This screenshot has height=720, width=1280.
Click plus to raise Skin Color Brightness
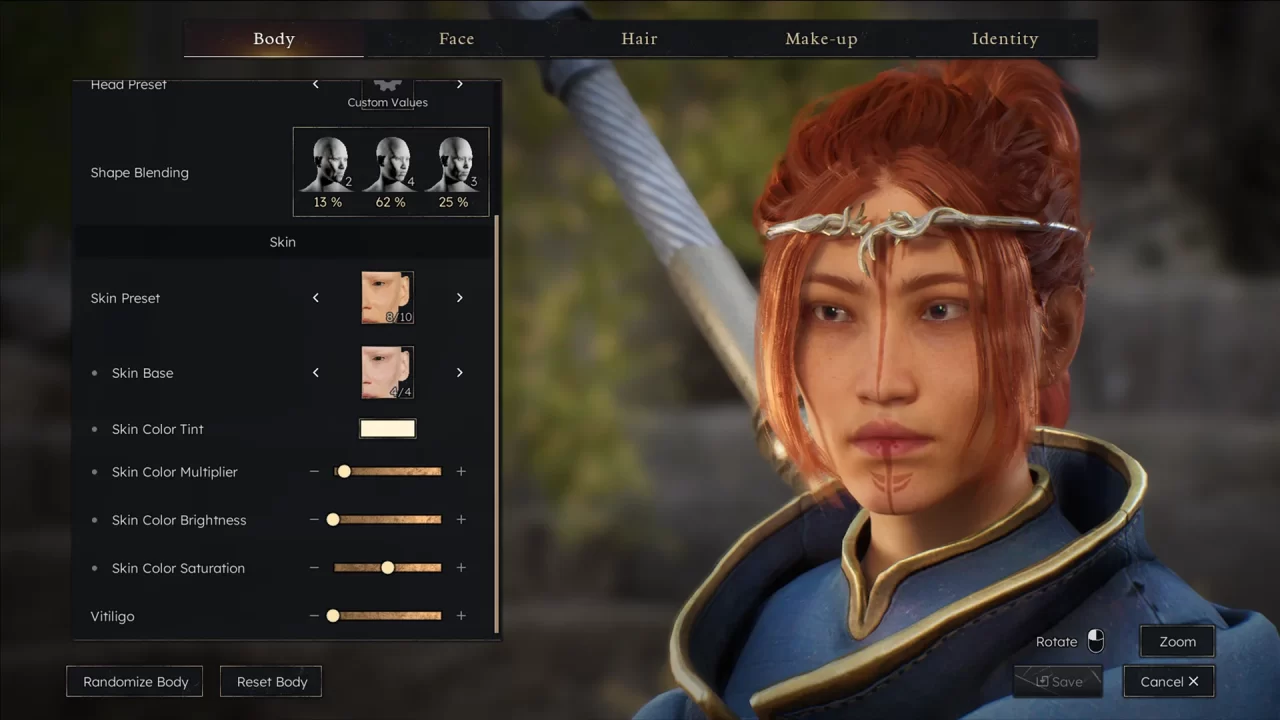tap(461, 519)
